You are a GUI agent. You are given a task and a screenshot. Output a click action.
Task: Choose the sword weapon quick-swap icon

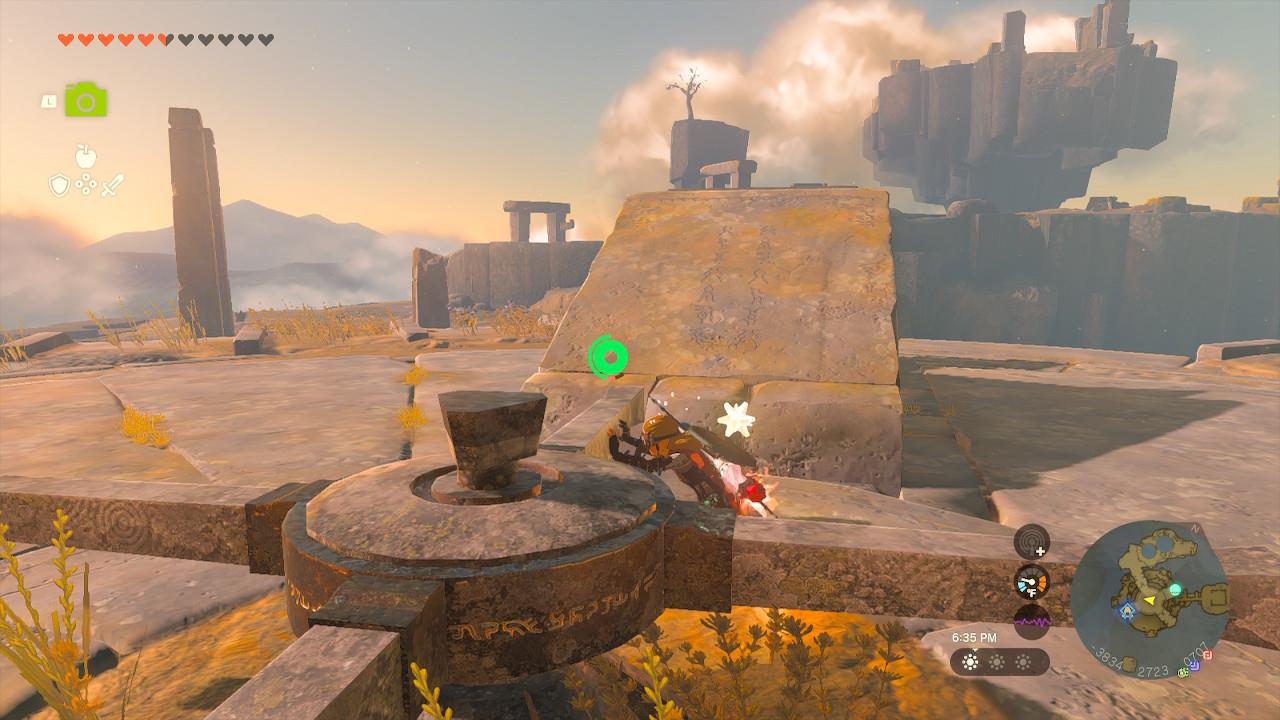click(112, 185)
